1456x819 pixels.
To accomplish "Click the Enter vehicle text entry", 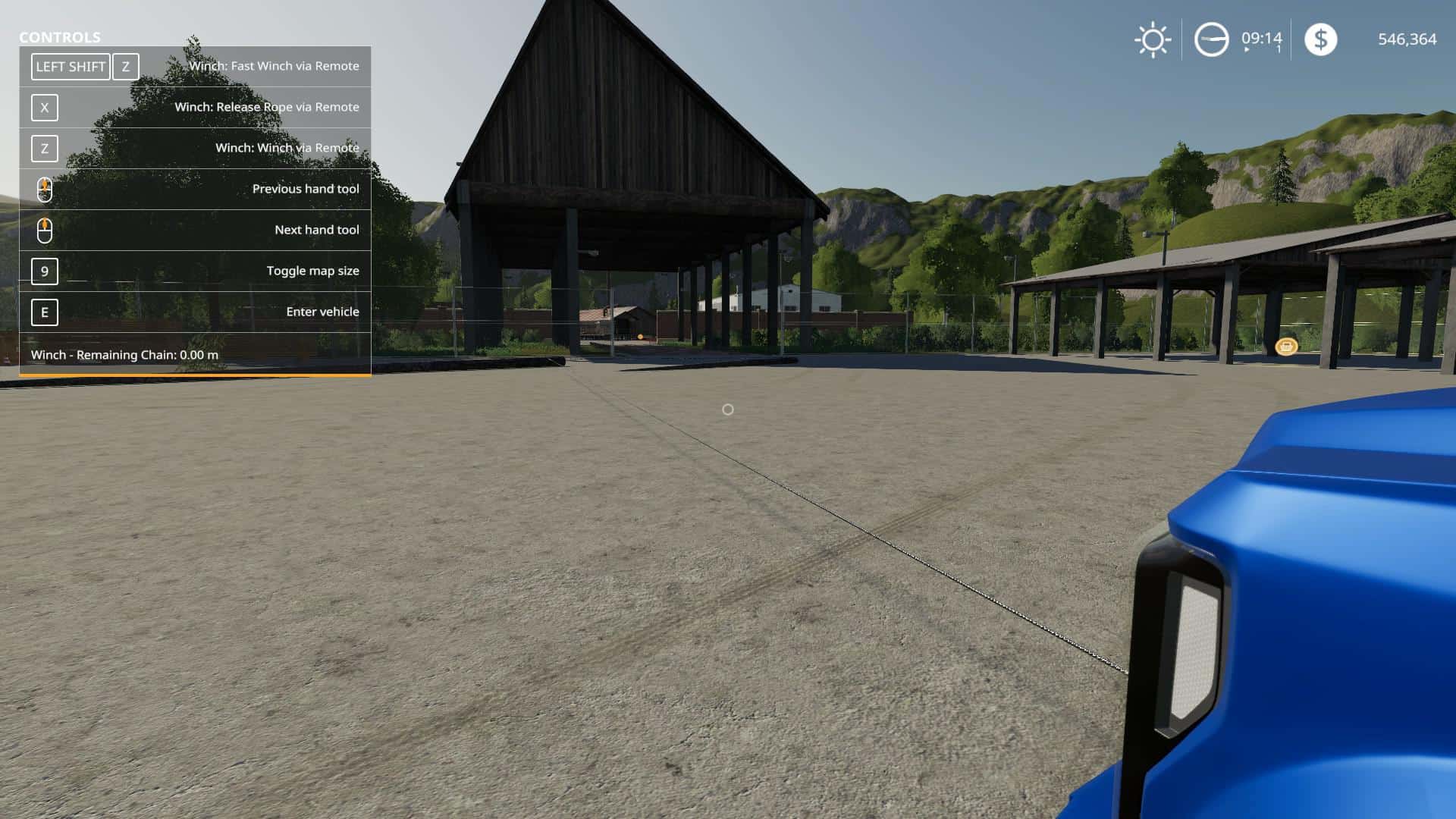I will [322, 312].
